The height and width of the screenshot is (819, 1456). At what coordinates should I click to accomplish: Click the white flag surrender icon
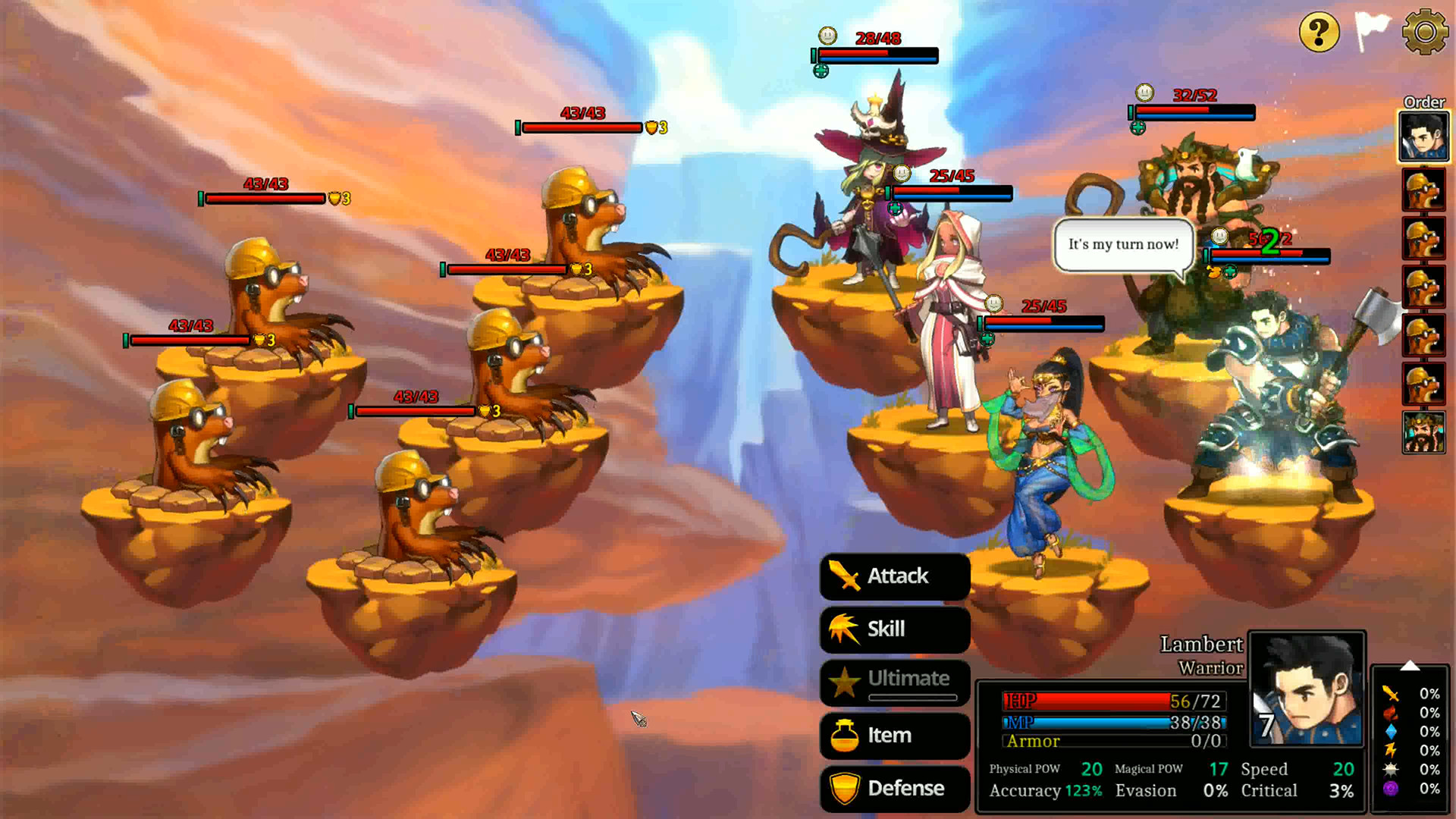click(x=1371, y=31)
